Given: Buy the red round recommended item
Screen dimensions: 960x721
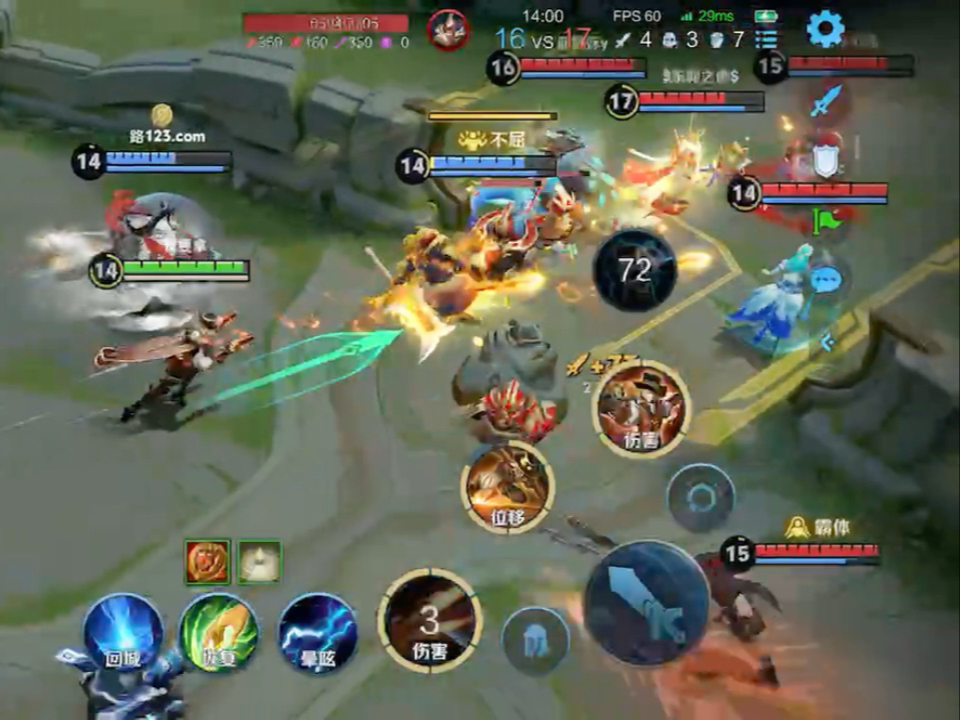Looking at the screenshot, I should 208,562.
